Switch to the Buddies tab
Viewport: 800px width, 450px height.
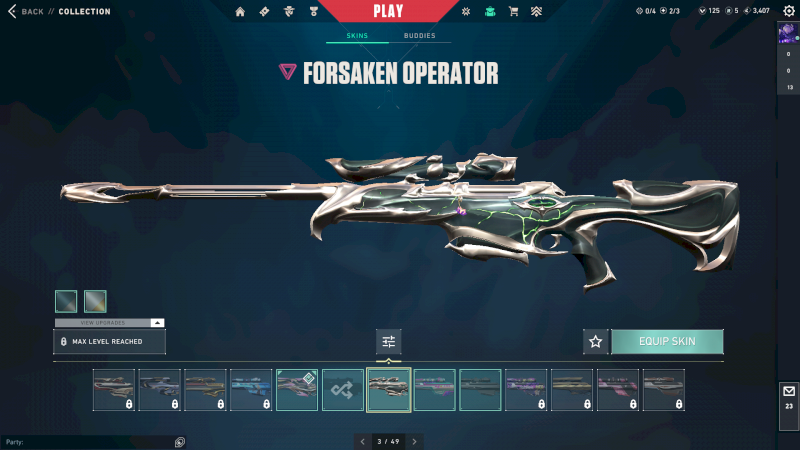coord(420,36)
